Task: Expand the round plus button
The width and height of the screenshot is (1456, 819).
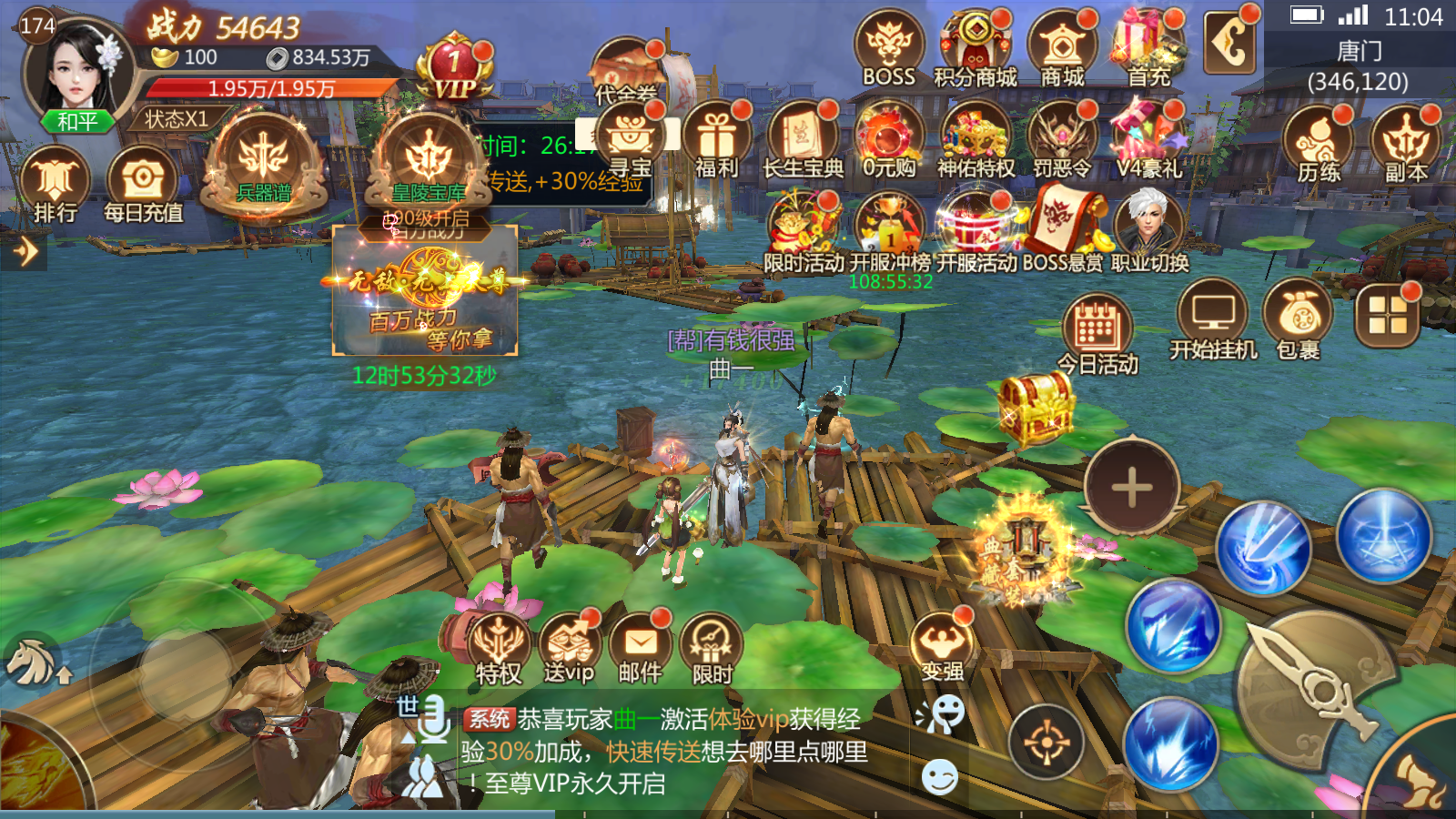Action: [1132, 488]
